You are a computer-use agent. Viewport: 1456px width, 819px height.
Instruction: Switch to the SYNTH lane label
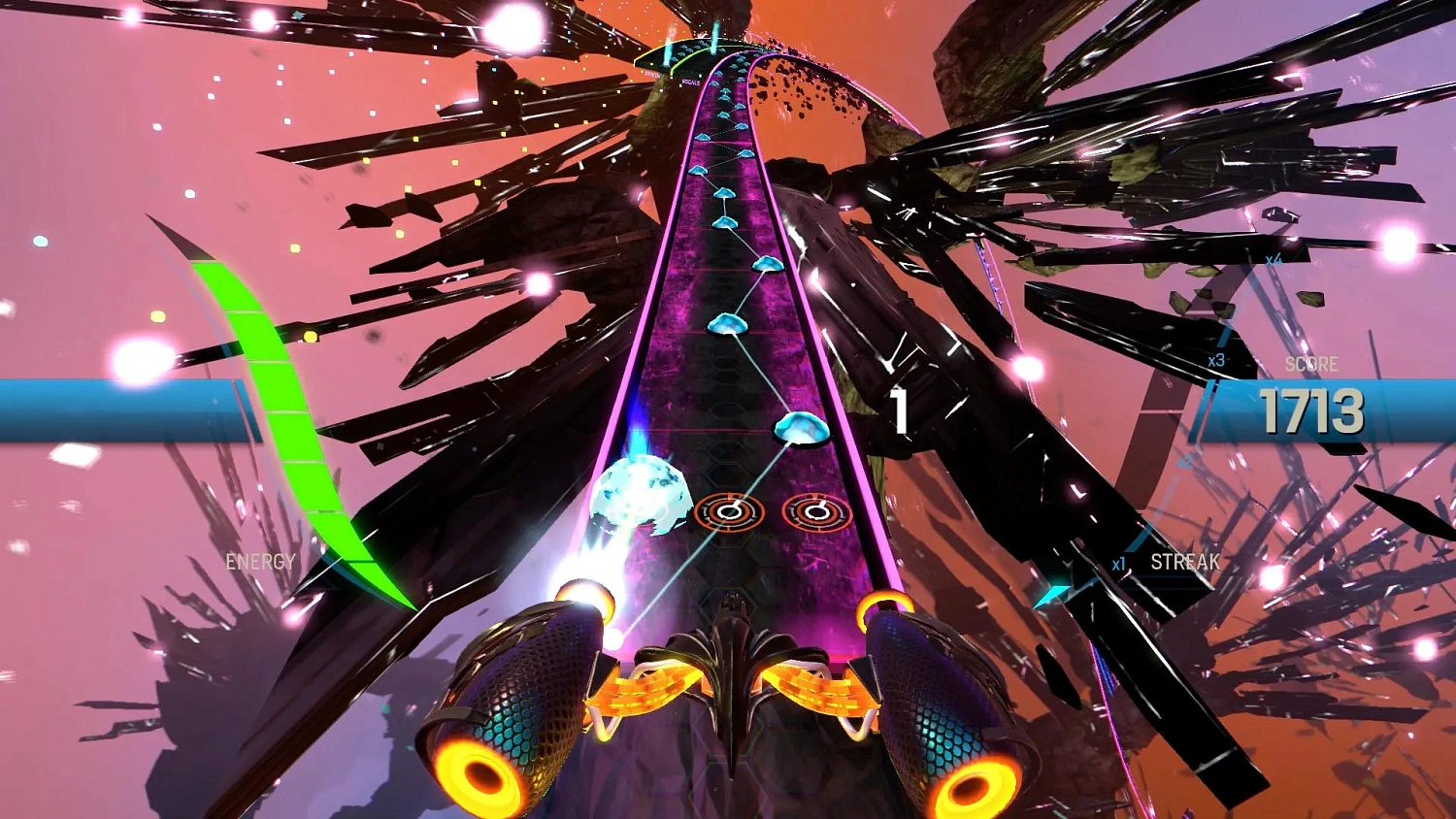(651, 75)
